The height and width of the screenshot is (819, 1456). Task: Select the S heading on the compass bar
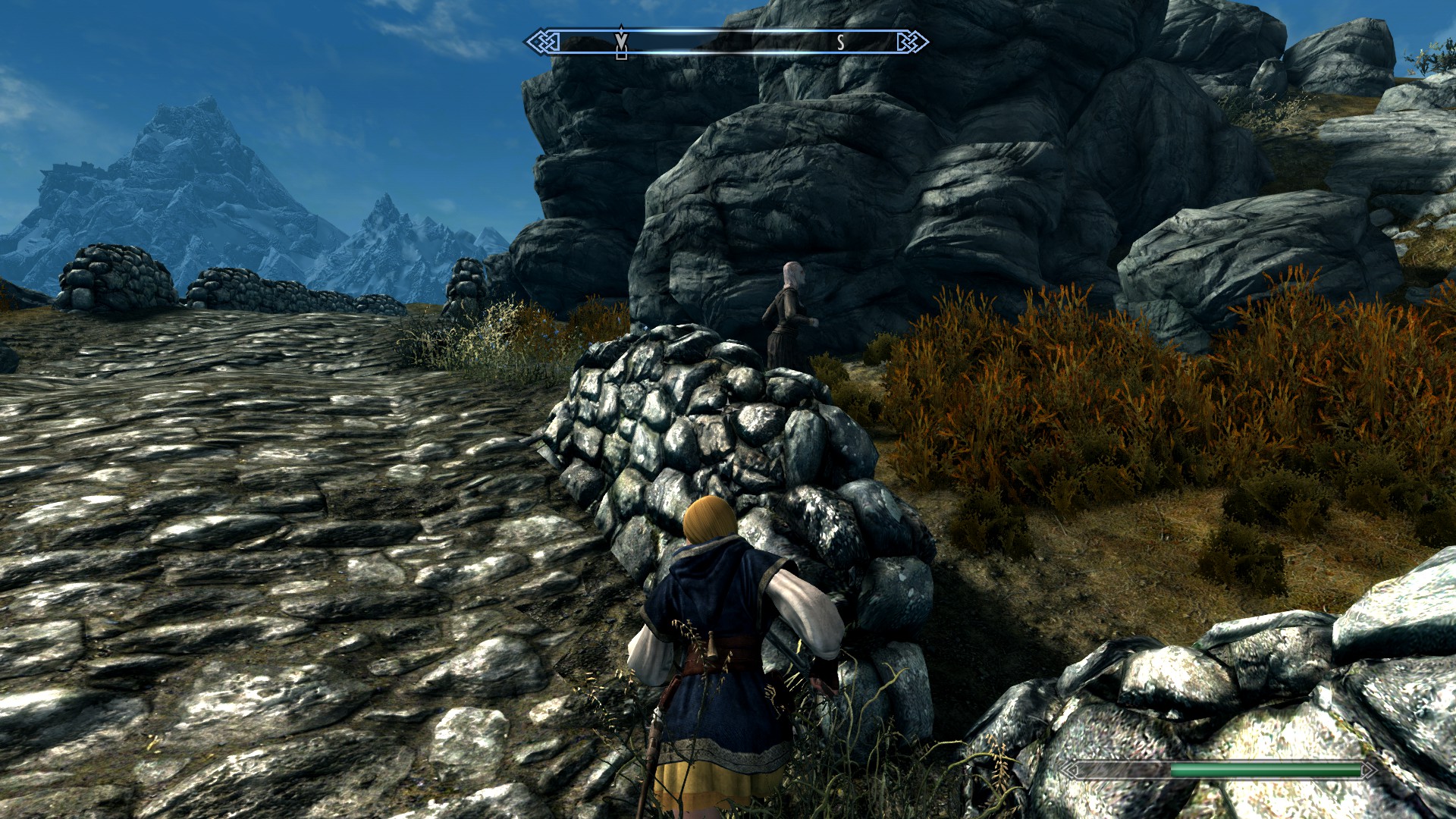point(840,43)
